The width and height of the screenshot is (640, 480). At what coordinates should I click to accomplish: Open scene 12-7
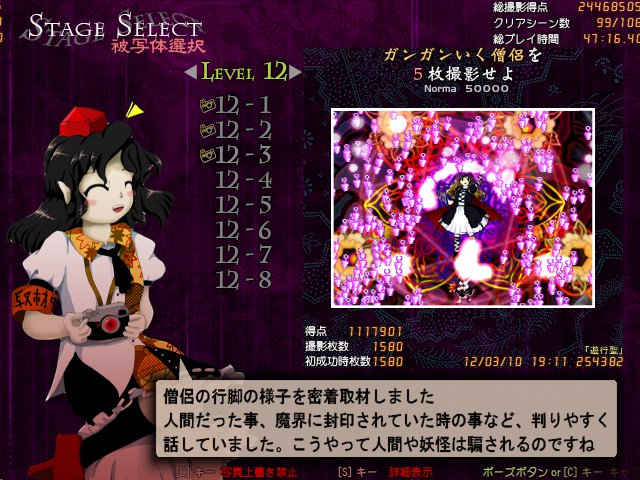pos(243,255)
